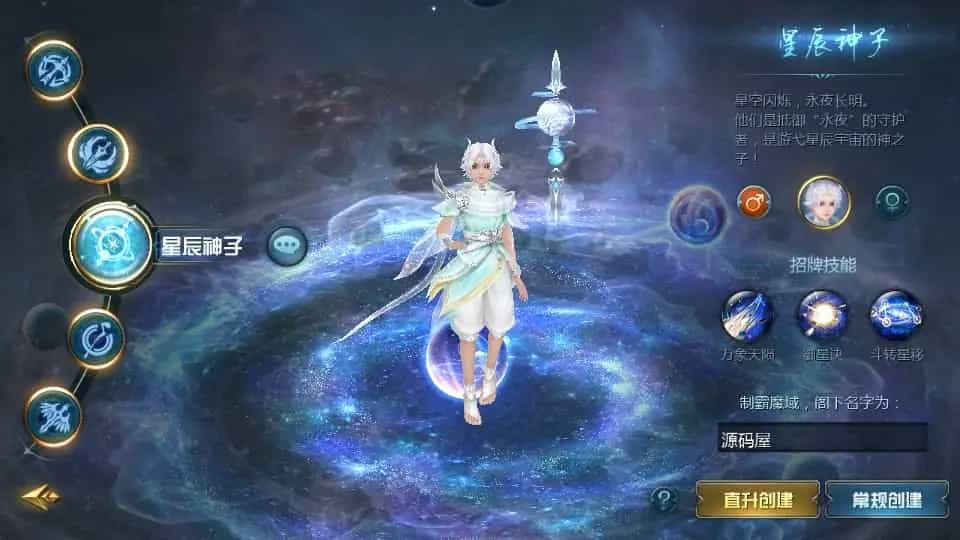Go back with the golden arrow
The width and height of the screenshot is (960, 540).
click(41, 497)
